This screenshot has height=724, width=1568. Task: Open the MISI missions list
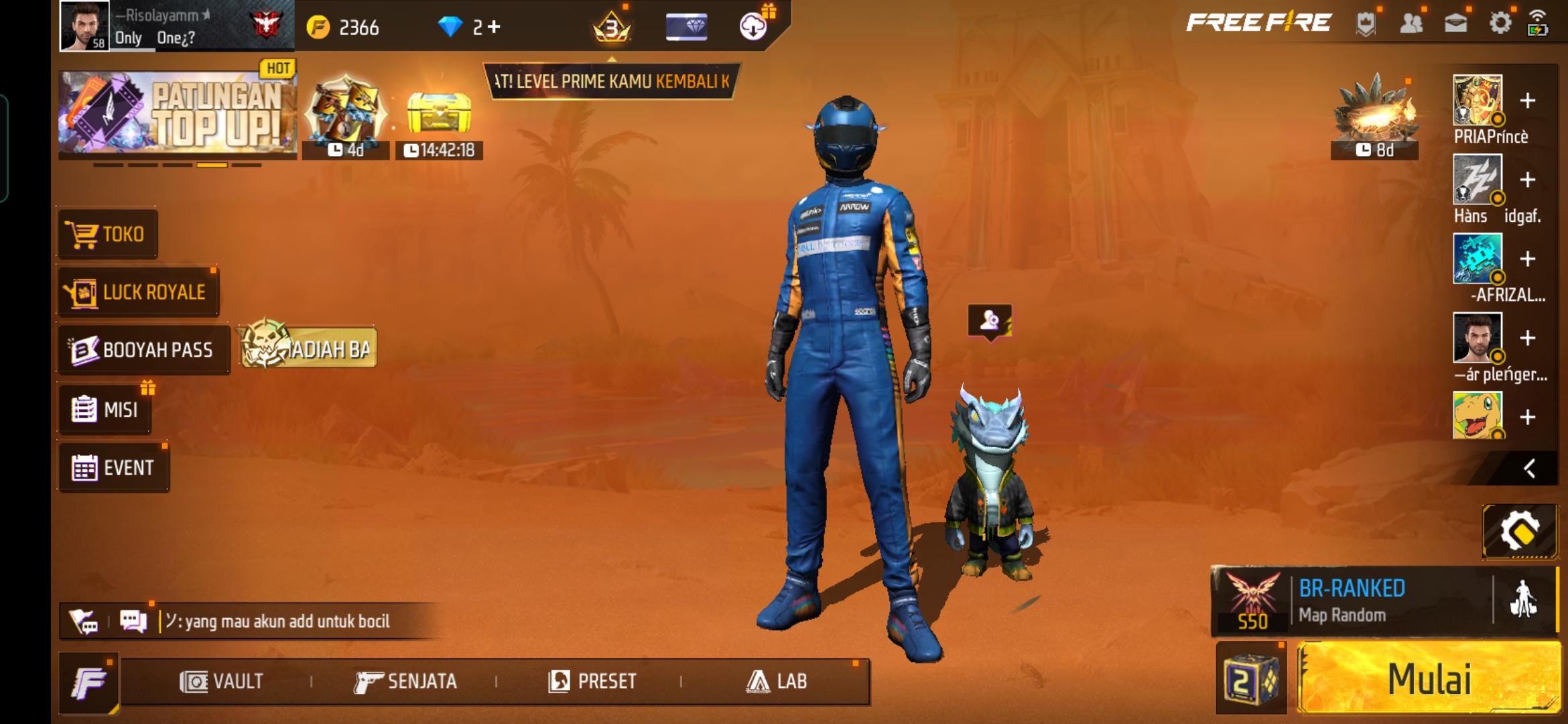pos(105,409)
